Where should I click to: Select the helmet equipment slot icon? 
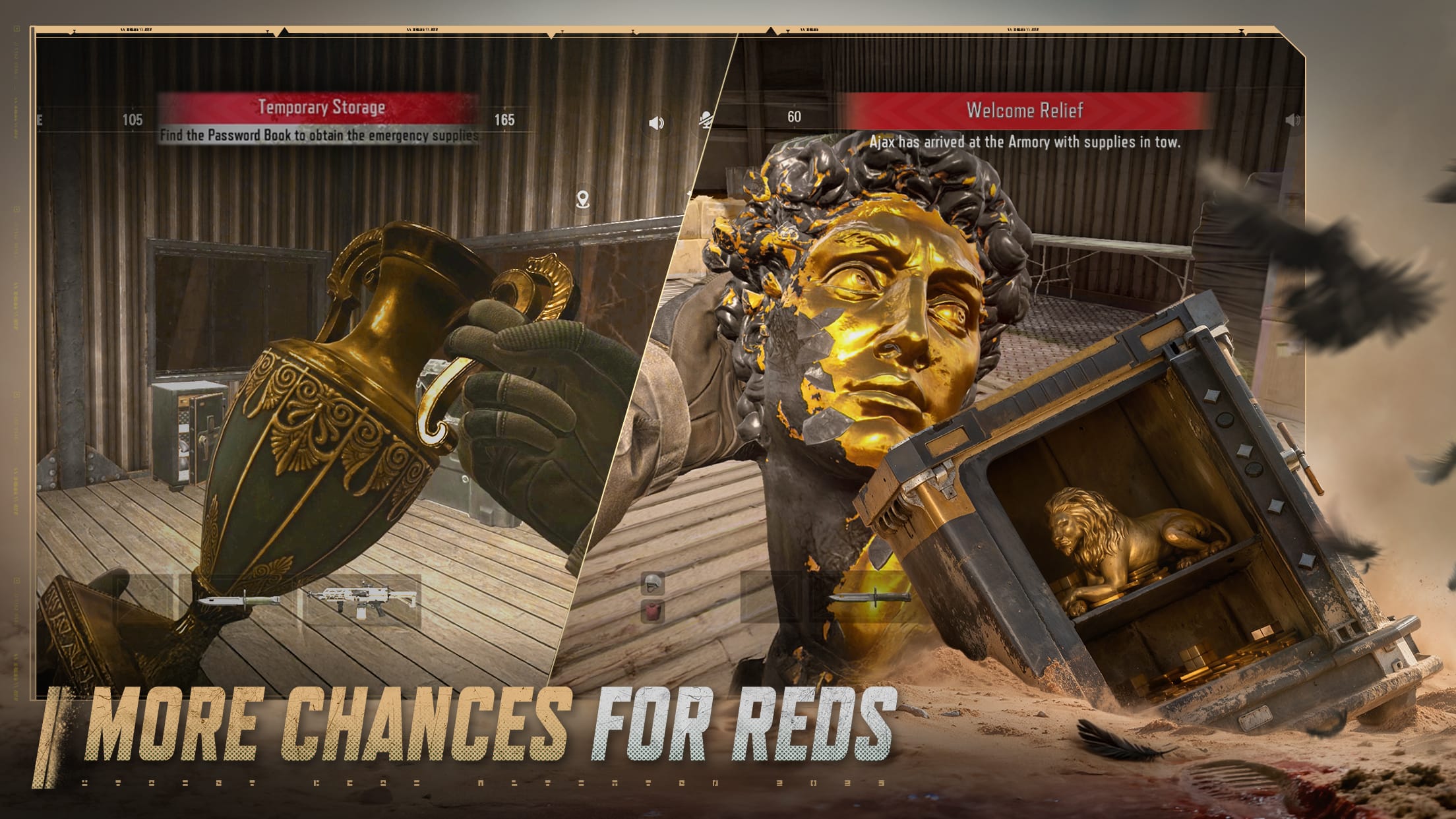pos(653,584)
